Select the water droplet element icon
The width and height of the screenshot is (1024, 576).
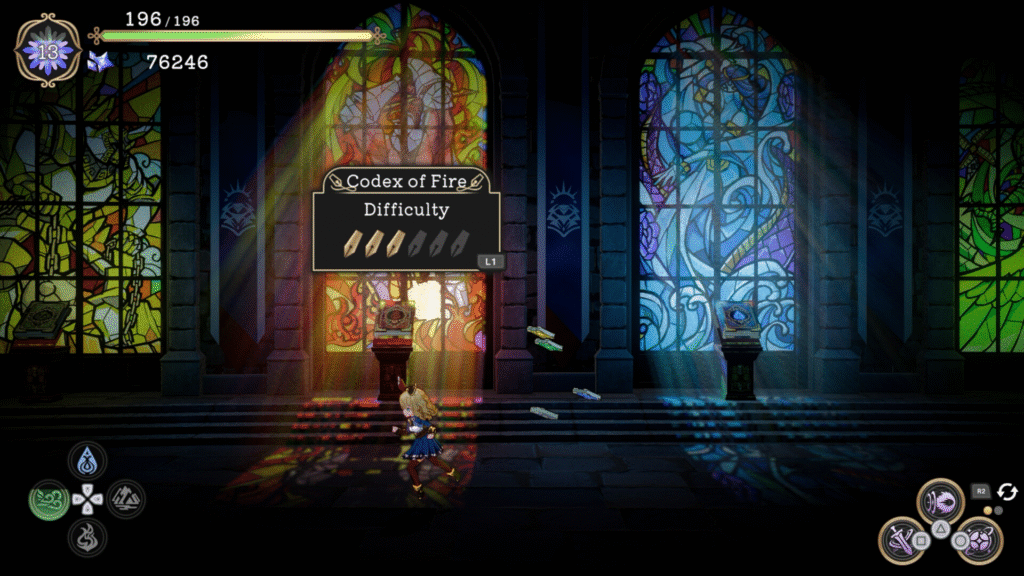coord(88,461)
